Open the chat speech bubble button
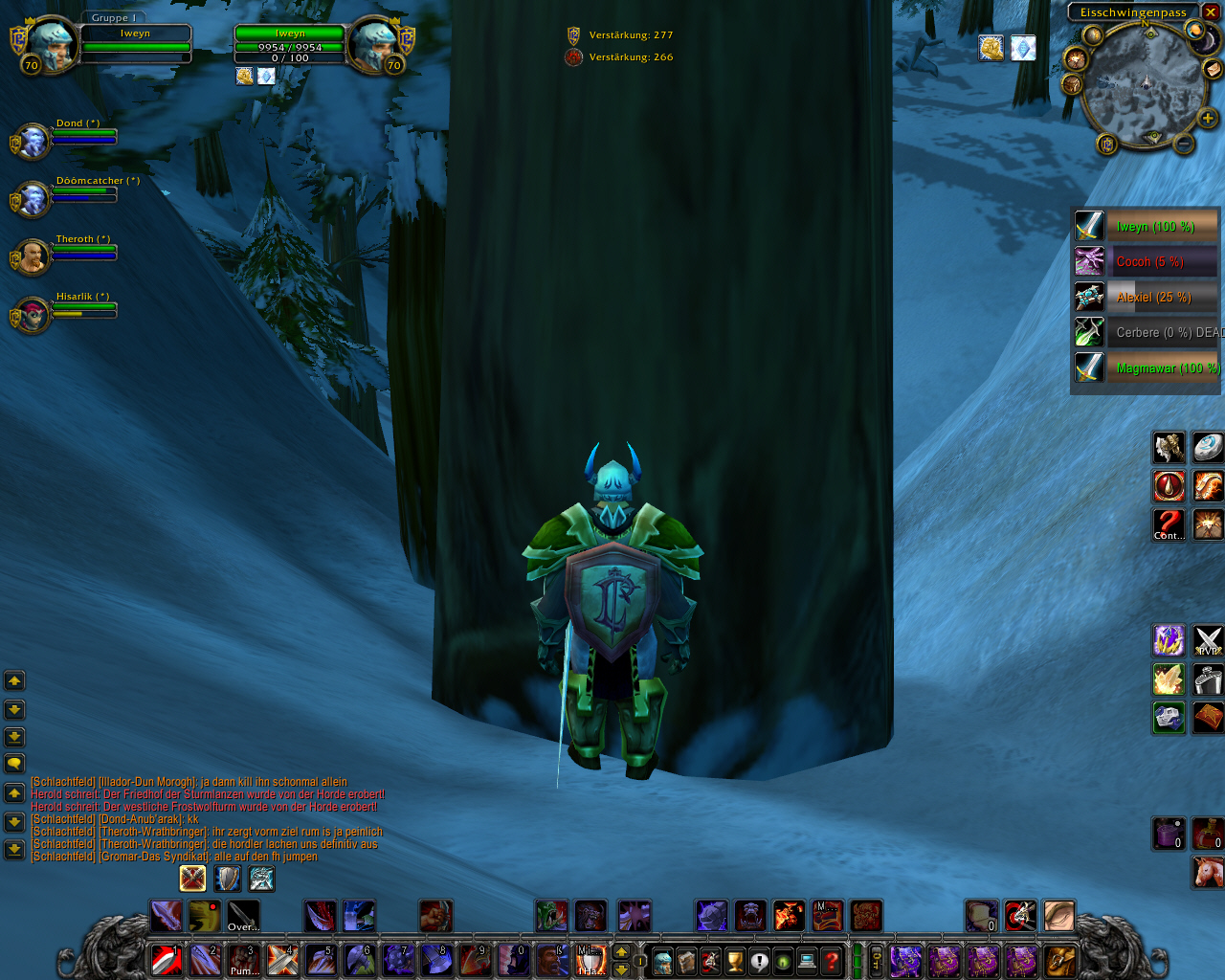Viewport: 1225px width, 980px height. (14, 764)
